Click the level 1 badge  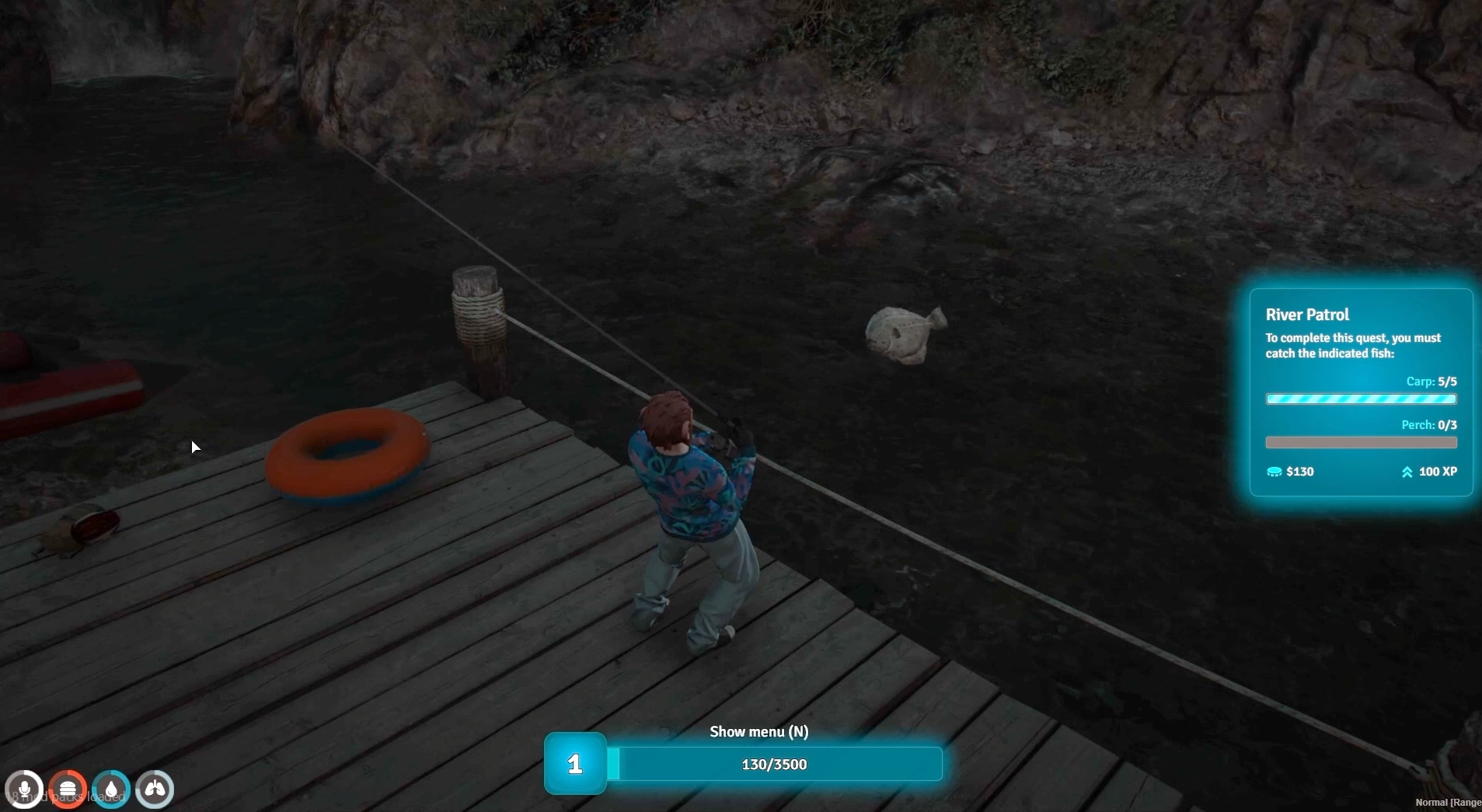575,764
